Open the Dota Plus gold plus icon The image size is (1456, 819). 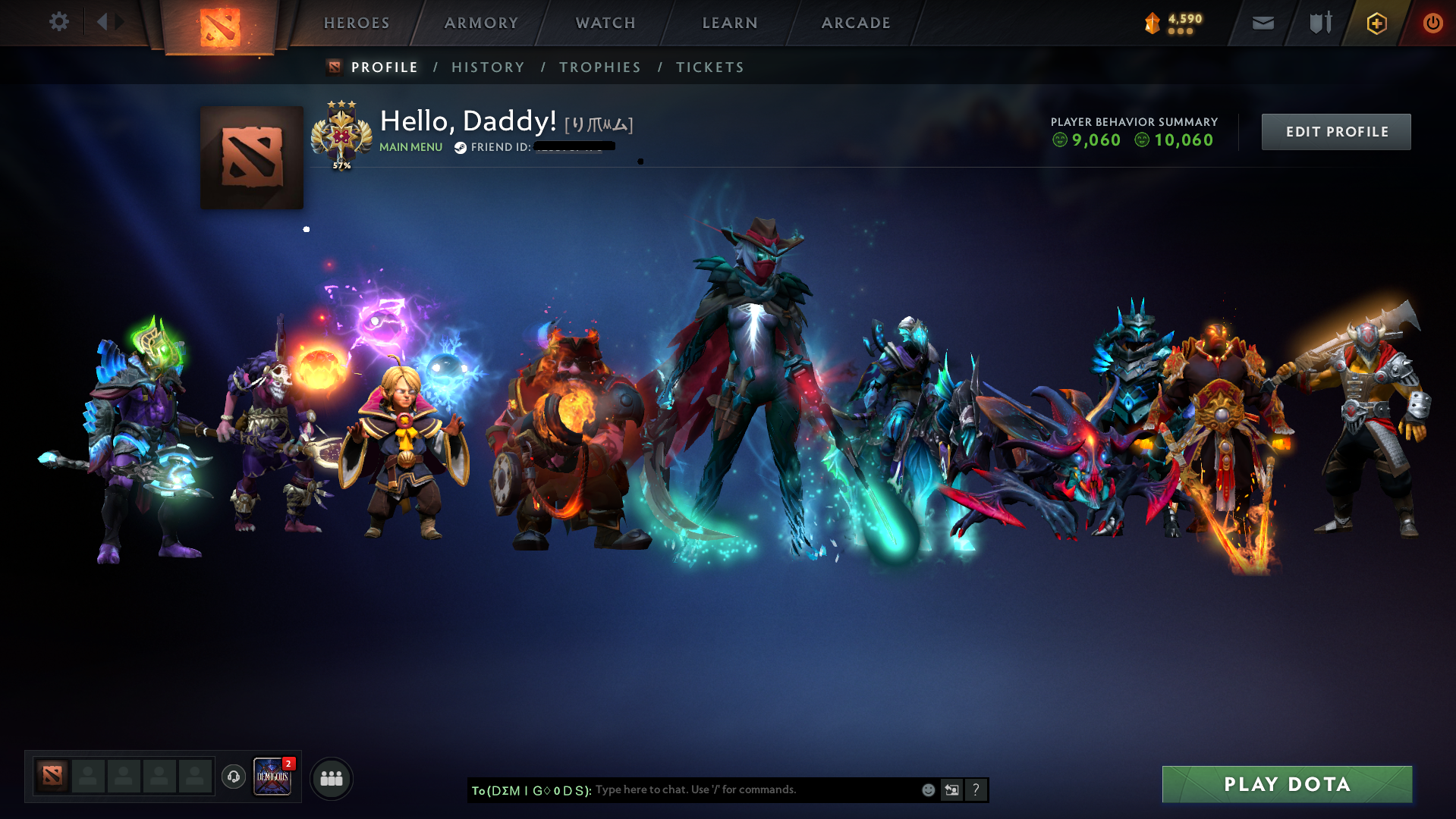[1376, 23]
